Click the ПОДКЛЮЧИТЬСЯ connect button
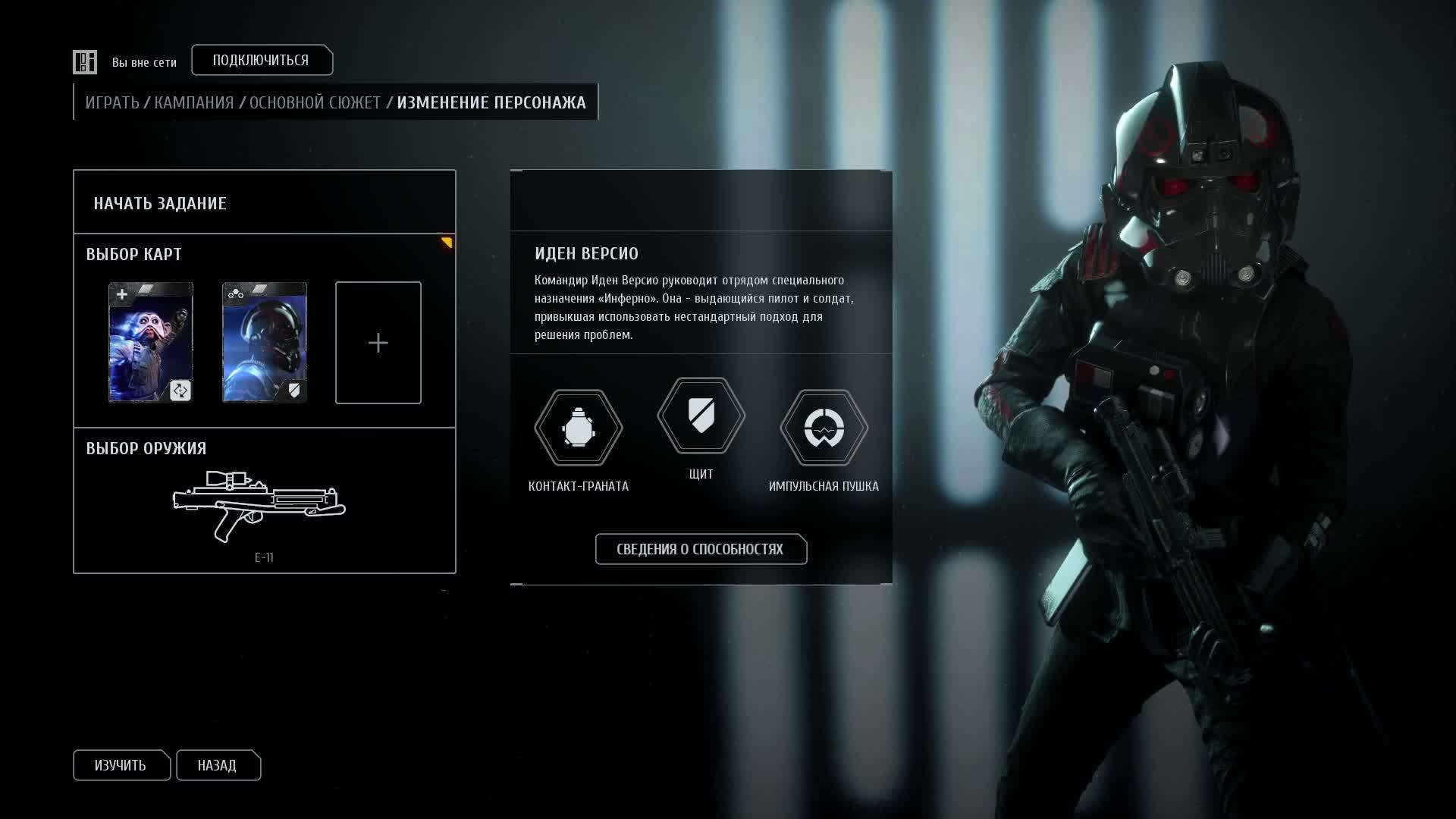 (x=261, y=61)
